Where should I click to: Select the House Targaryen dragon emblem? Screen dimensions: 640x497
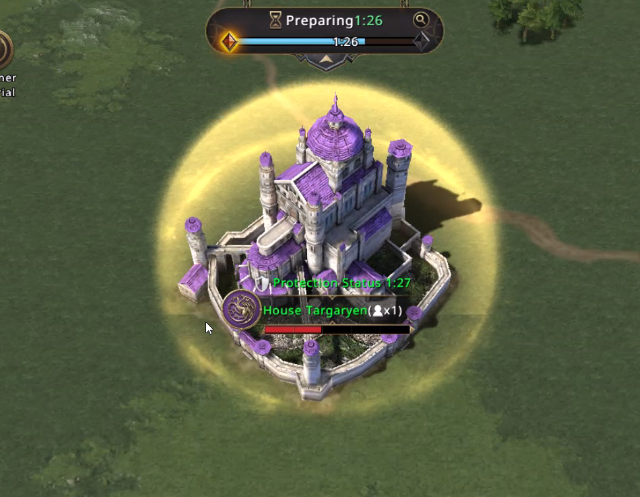[241, 310]
